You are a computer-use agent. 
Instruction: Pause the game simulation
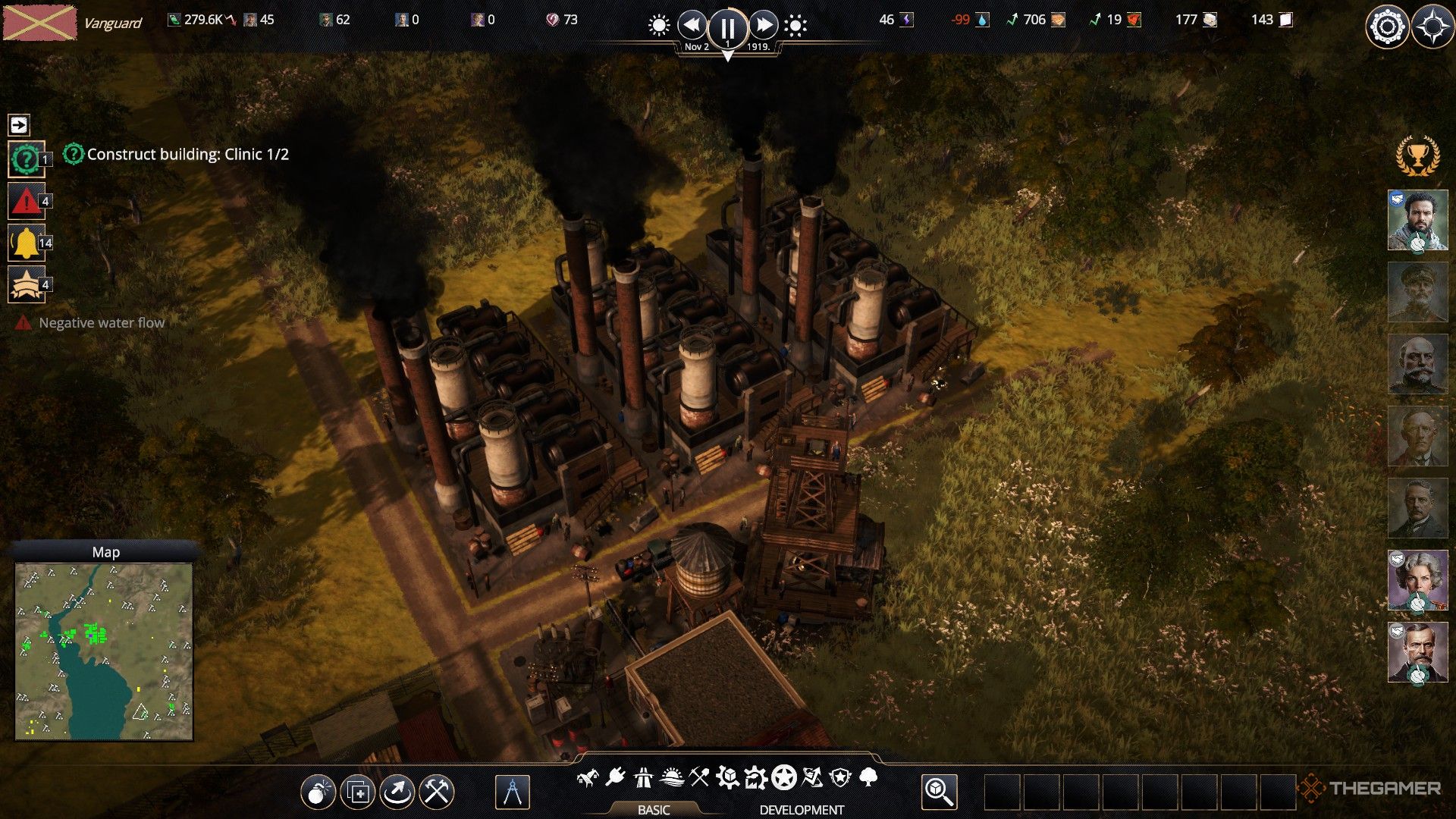(x=727, y=28)
